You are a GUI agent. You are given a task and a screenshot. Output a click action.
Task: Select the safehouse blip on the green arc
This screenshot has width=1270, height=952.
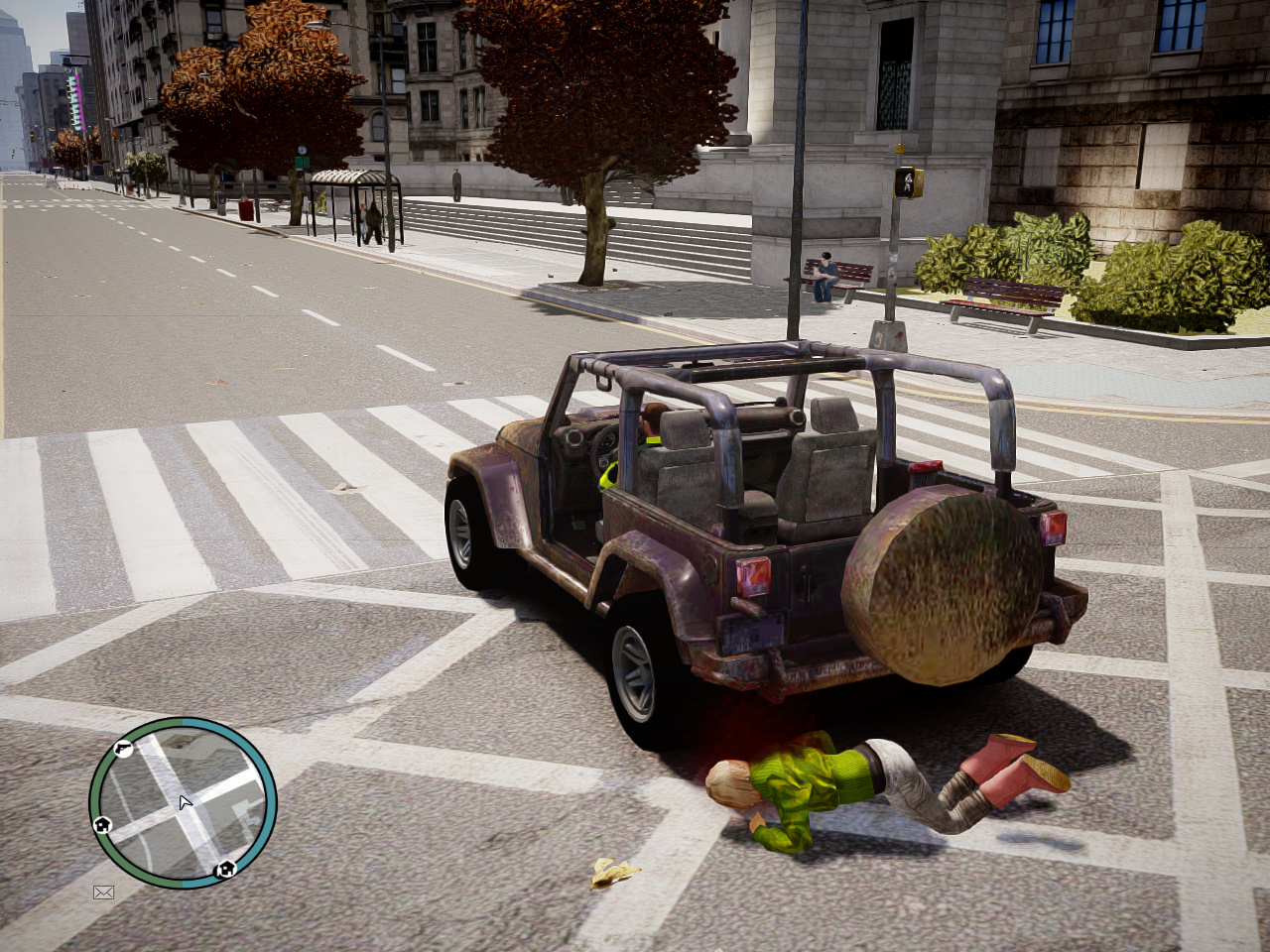[101, 824]
